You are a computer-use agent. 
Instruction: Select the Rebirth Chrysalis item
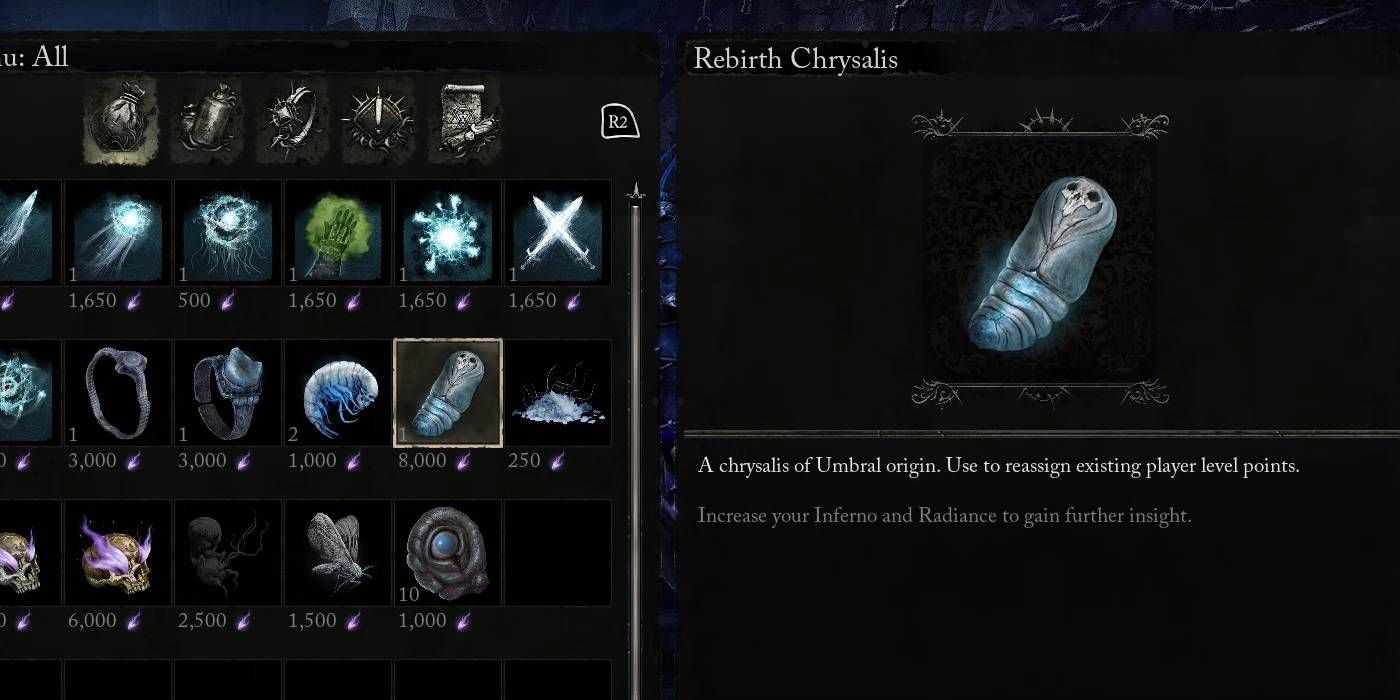pos(448,393)
